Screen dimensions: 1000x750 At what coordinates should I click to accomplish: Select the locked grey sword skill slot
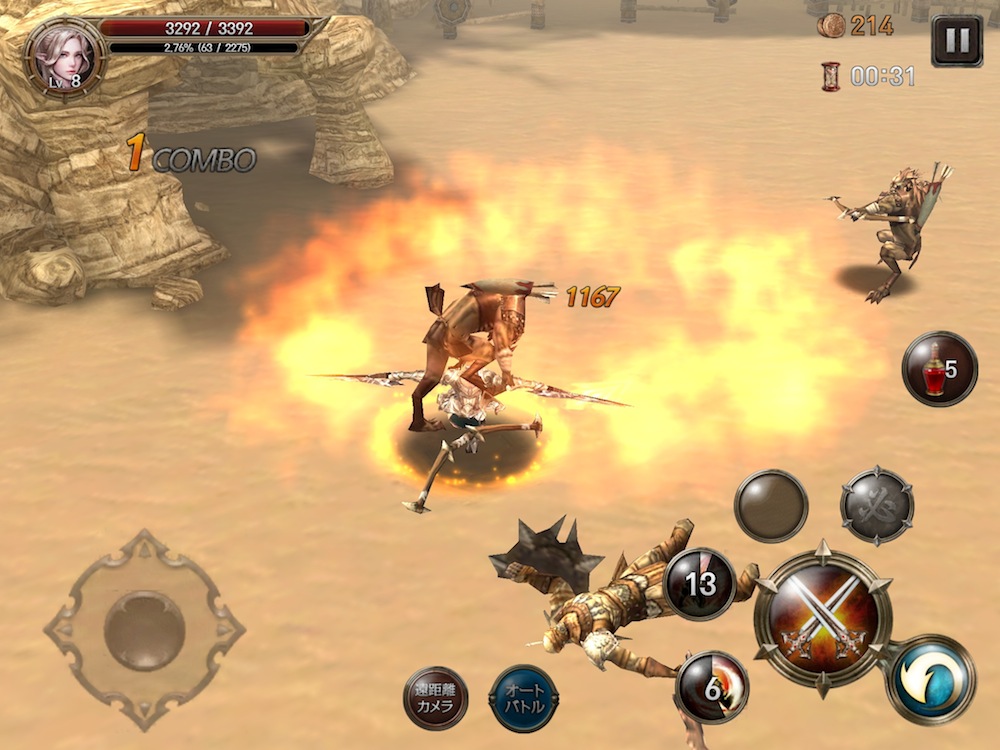(877, 506)
